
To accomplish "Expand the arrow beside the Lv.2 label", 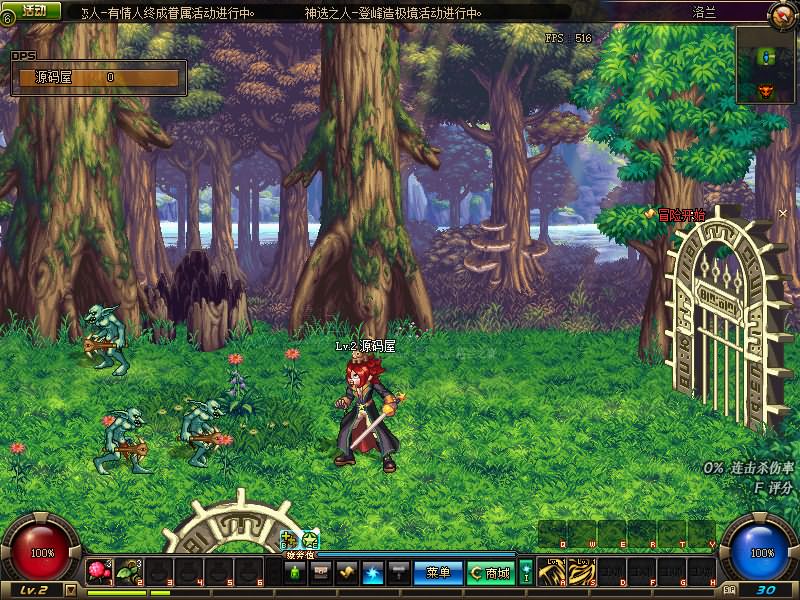I will [x=70, y=590].
